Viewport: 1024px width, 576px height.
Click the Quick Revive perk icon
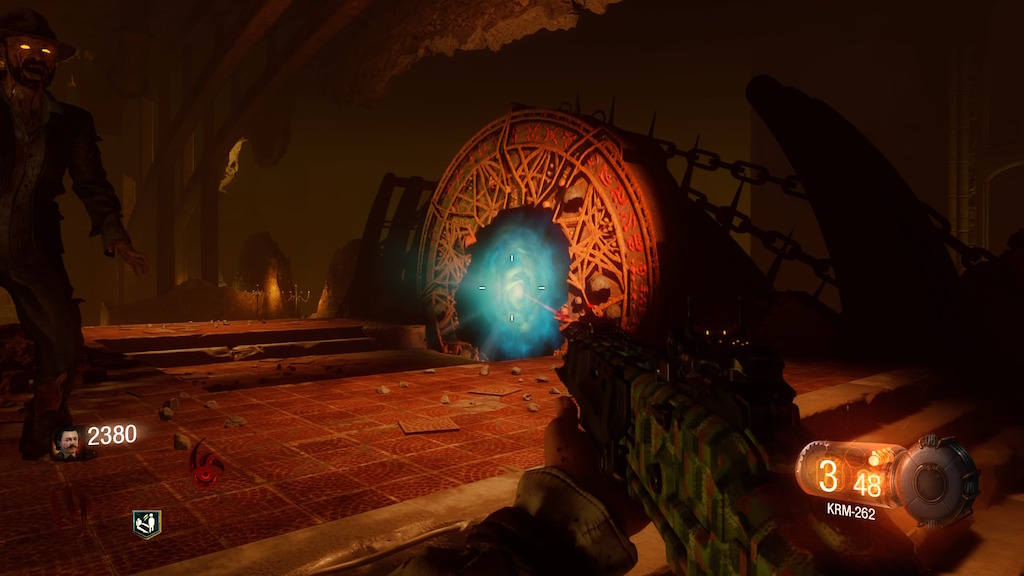147,523
